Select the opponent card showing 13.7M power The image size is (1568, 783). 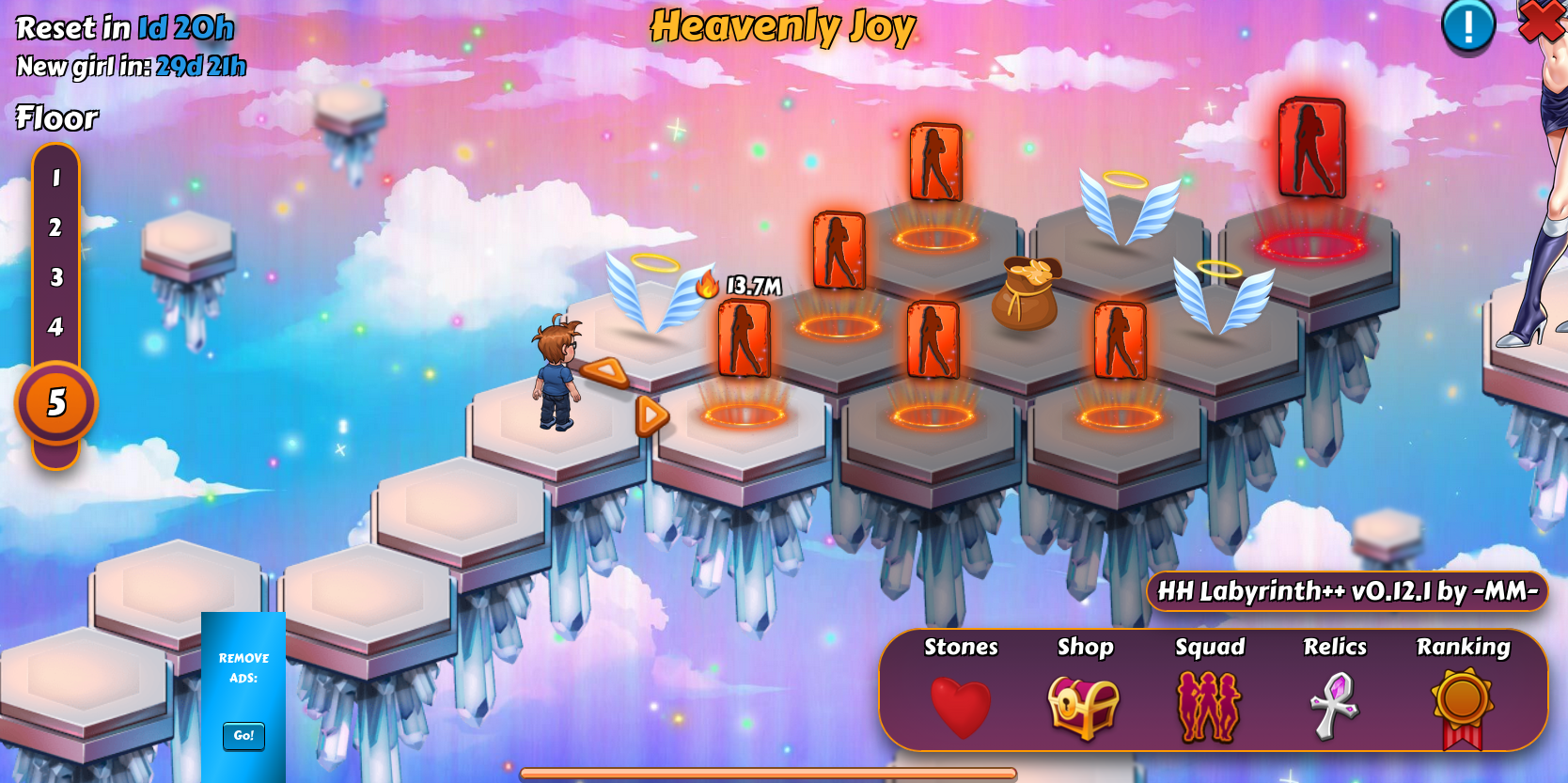coord(744,338)
